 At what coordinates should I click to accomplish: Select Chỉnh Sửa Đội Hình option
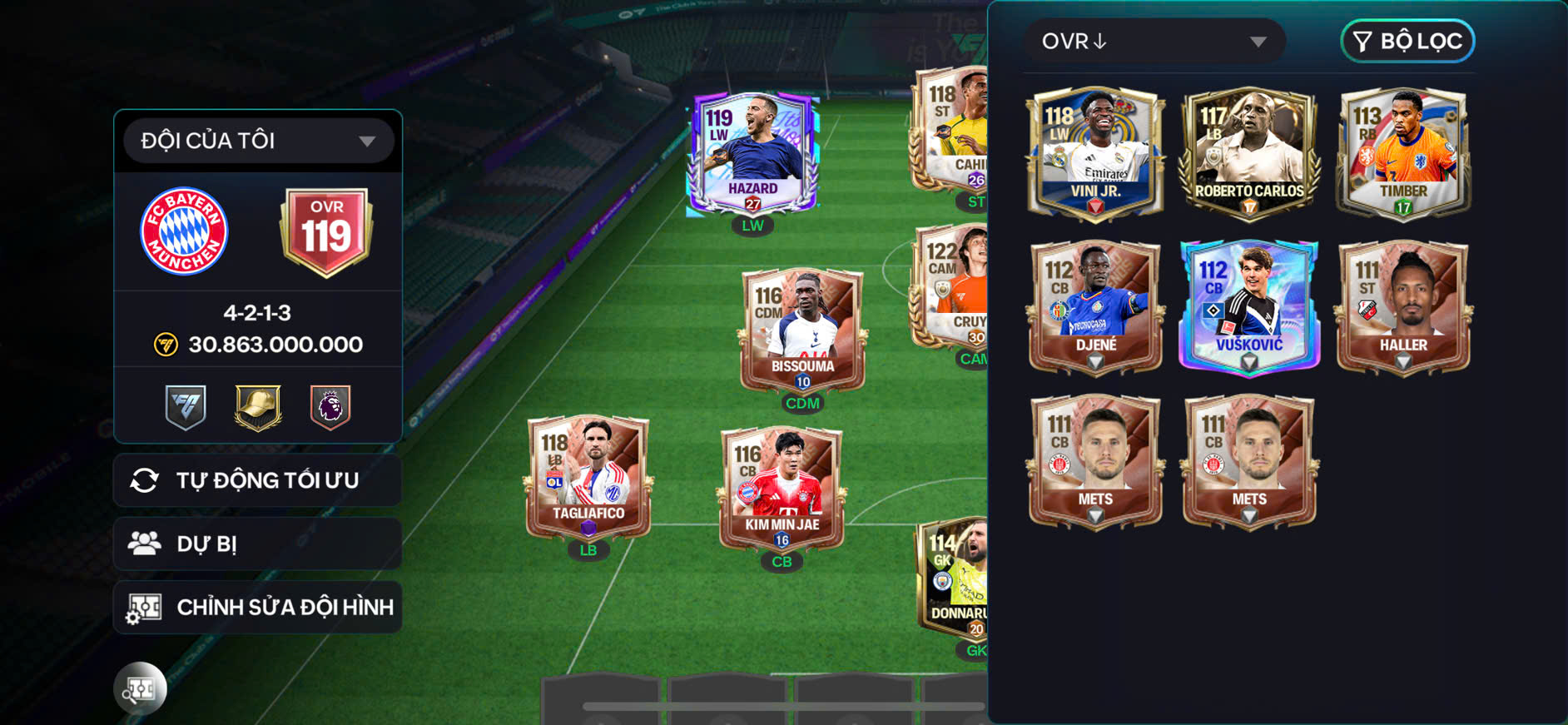point(258,608)
